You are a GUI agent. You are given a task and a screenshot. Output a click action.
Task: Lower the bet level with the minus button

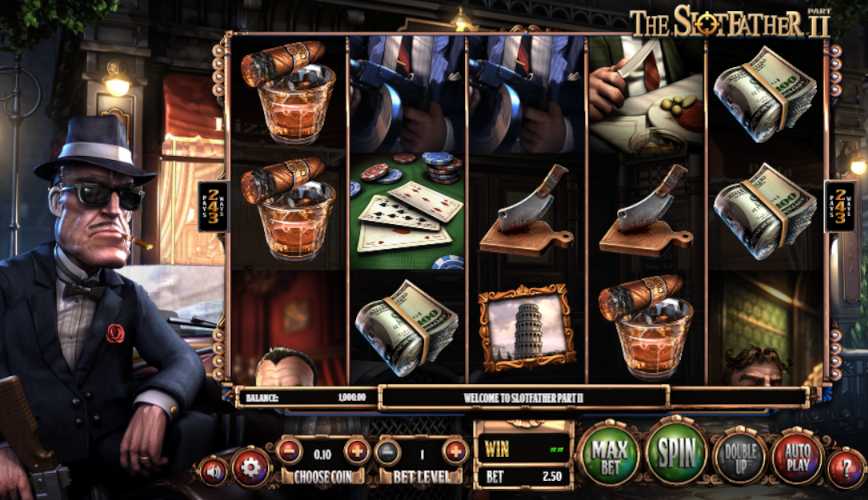388,452
